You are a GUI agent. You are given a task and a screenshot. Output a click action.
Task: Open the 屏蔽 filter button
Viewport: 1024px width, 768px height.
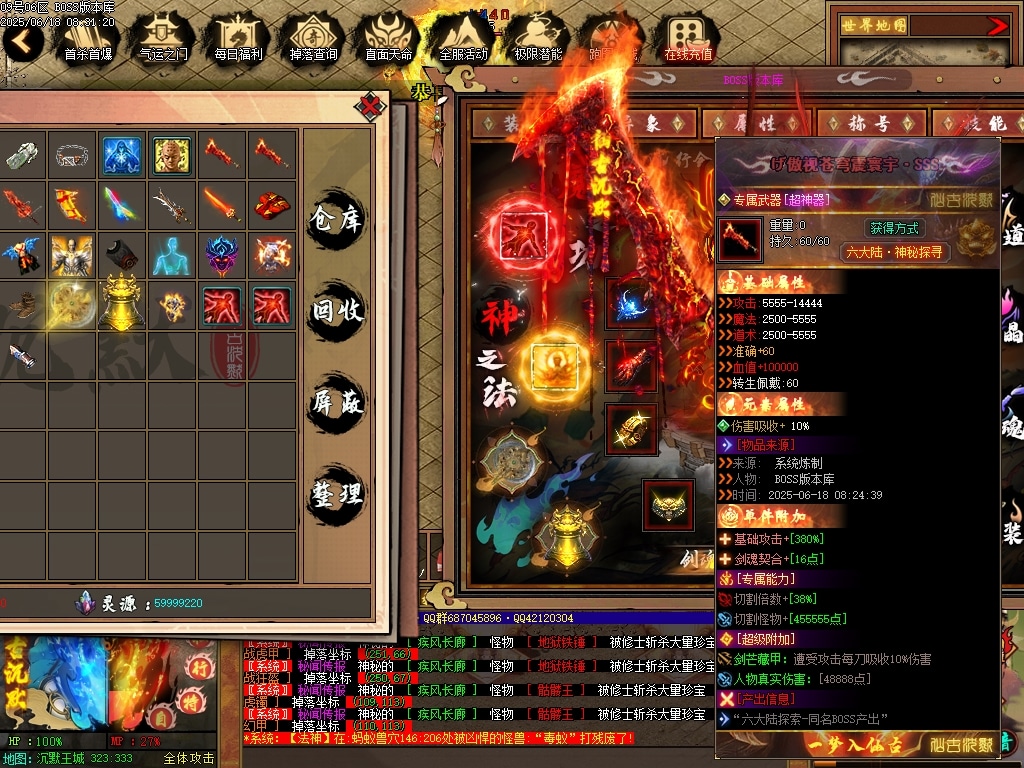coord(336,403)
